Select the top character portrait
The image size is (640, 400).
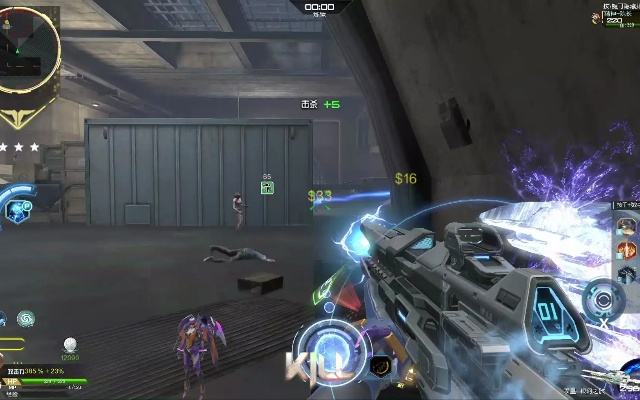pyautogui.click(x=626, y=224)
